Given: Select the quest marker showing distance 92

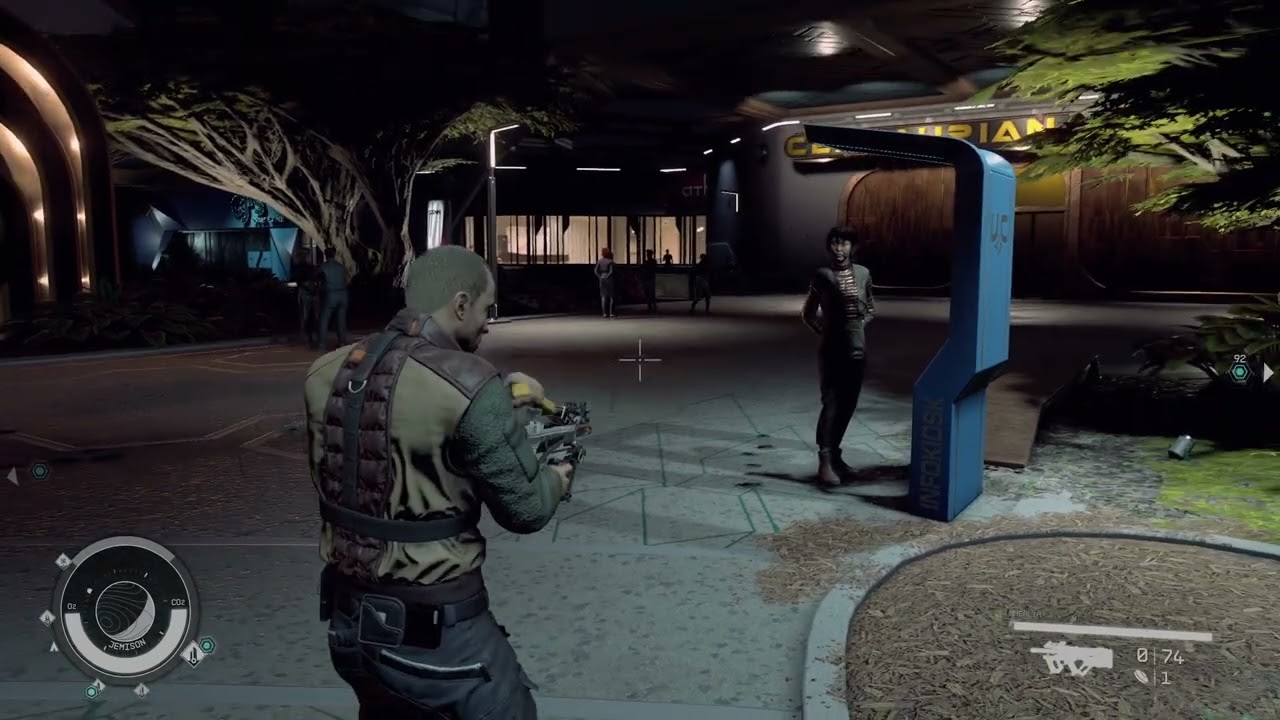Looking at the screenshot, I should pos(1240,372).
